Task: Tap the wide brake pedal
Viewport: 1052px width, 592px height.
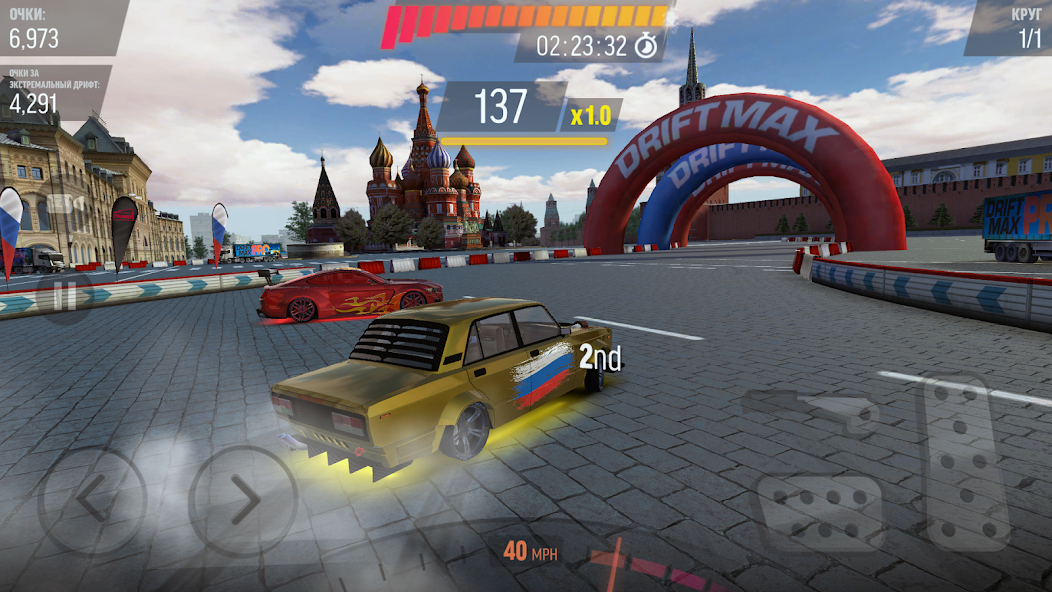Action: point(819,512)
